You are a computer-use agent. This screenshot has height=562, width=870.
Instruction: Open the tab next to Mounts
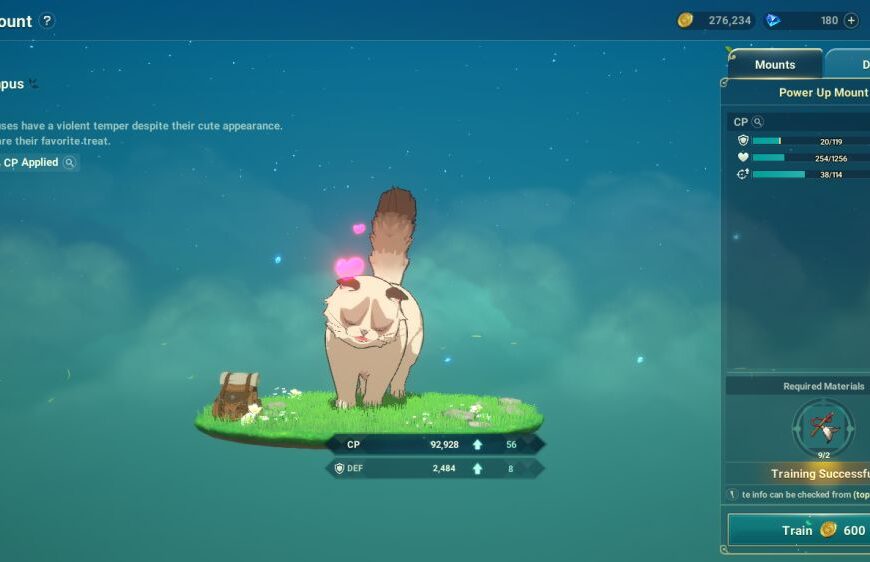pyautogui.click(x=851, y=64)
